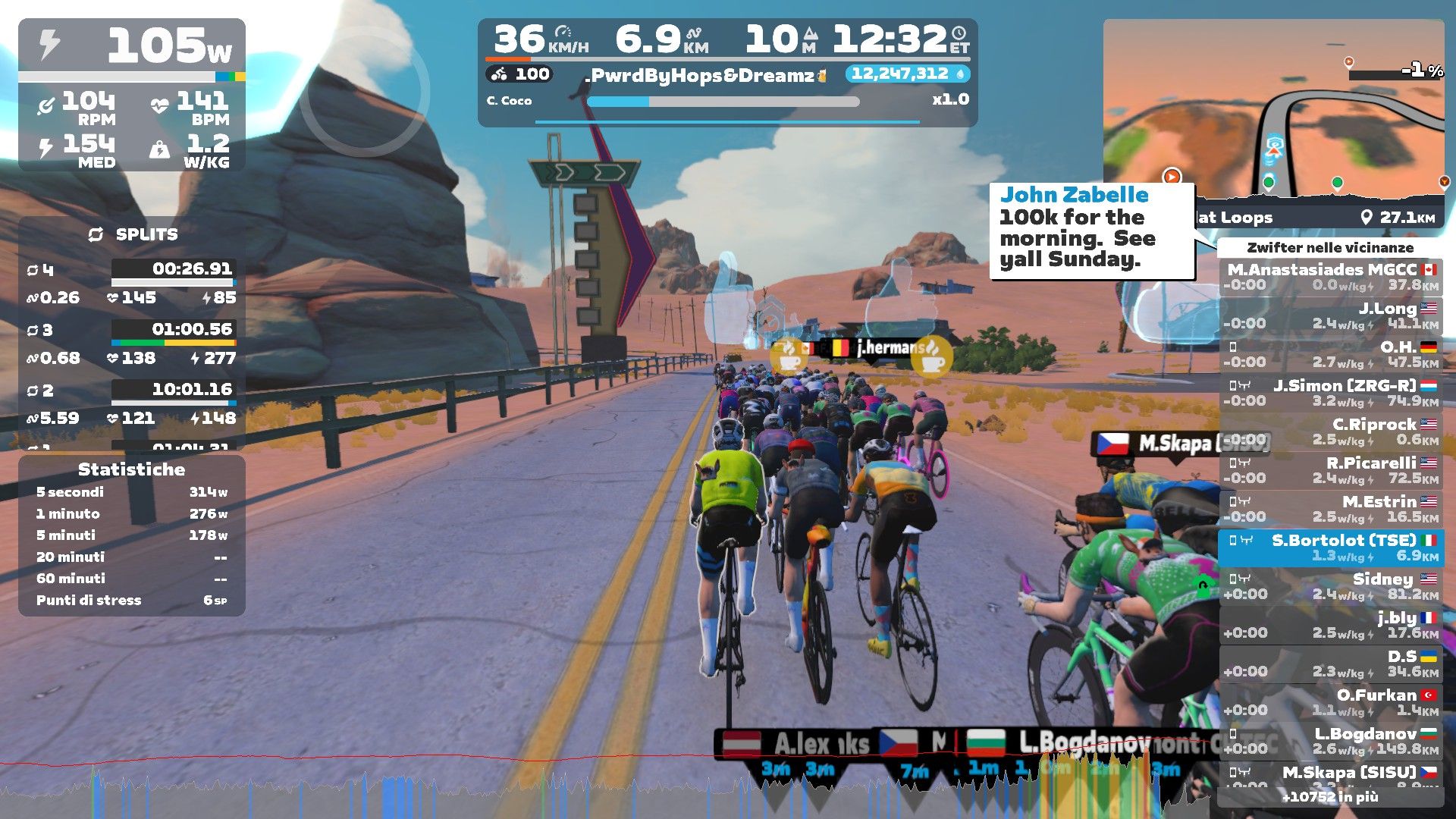
Task: Select Sidney in the nearby riders list
Action: (x=1331, y=586)
